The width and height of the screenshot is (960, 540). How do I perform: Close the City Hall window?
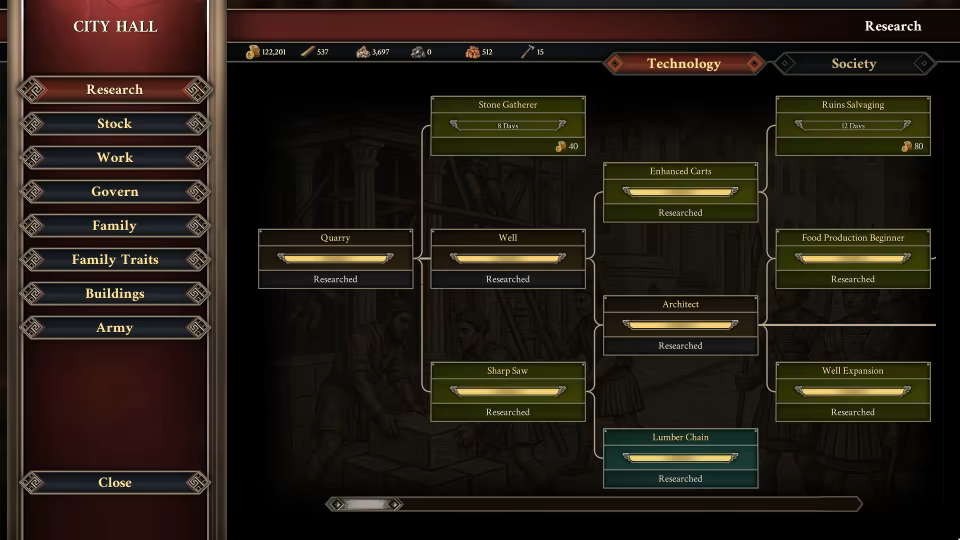(x=114, y=483)
